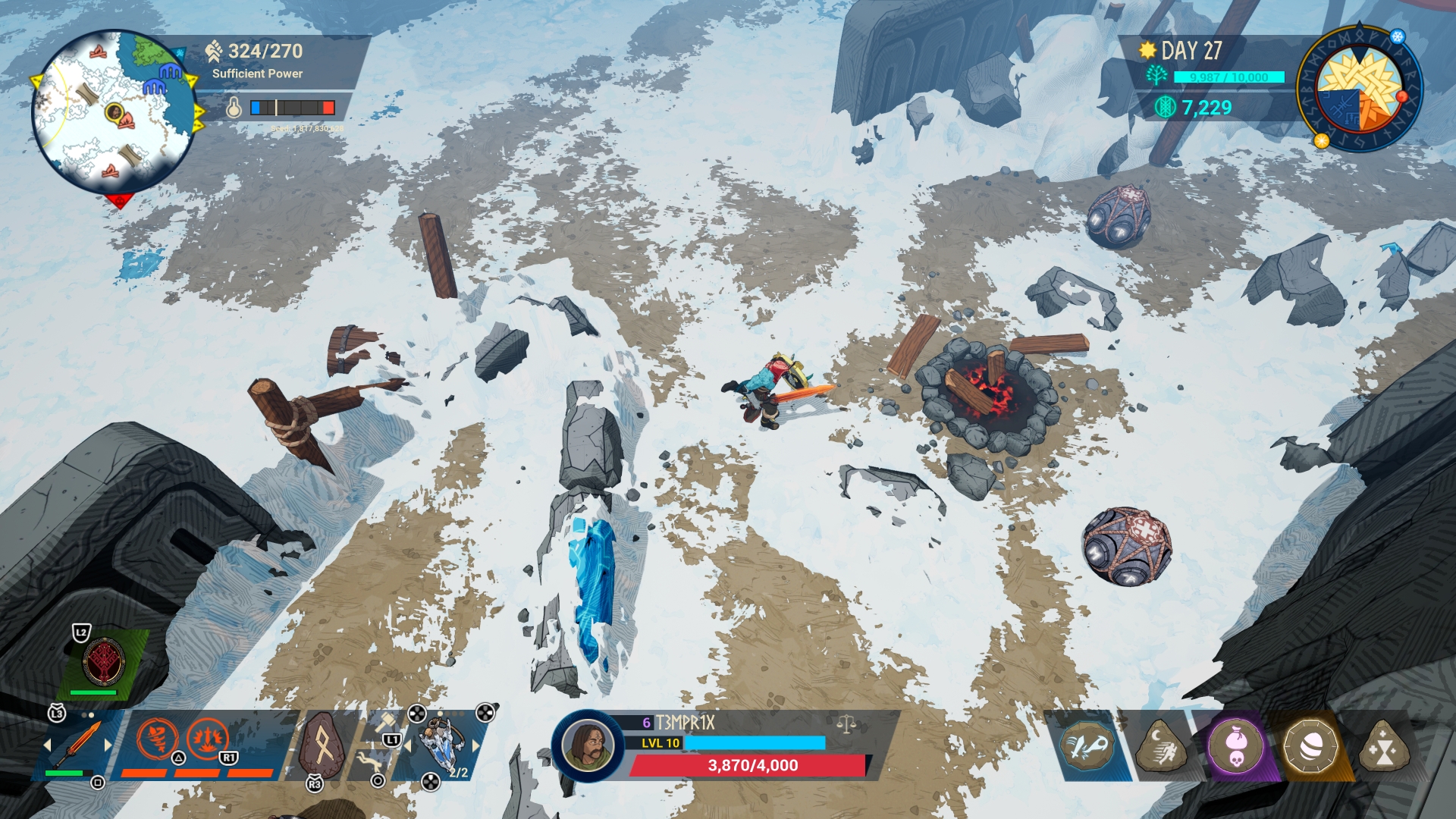Select the flaming sword weapon slot
This screenshot has width=1456, height=819.
pos(77,744)
